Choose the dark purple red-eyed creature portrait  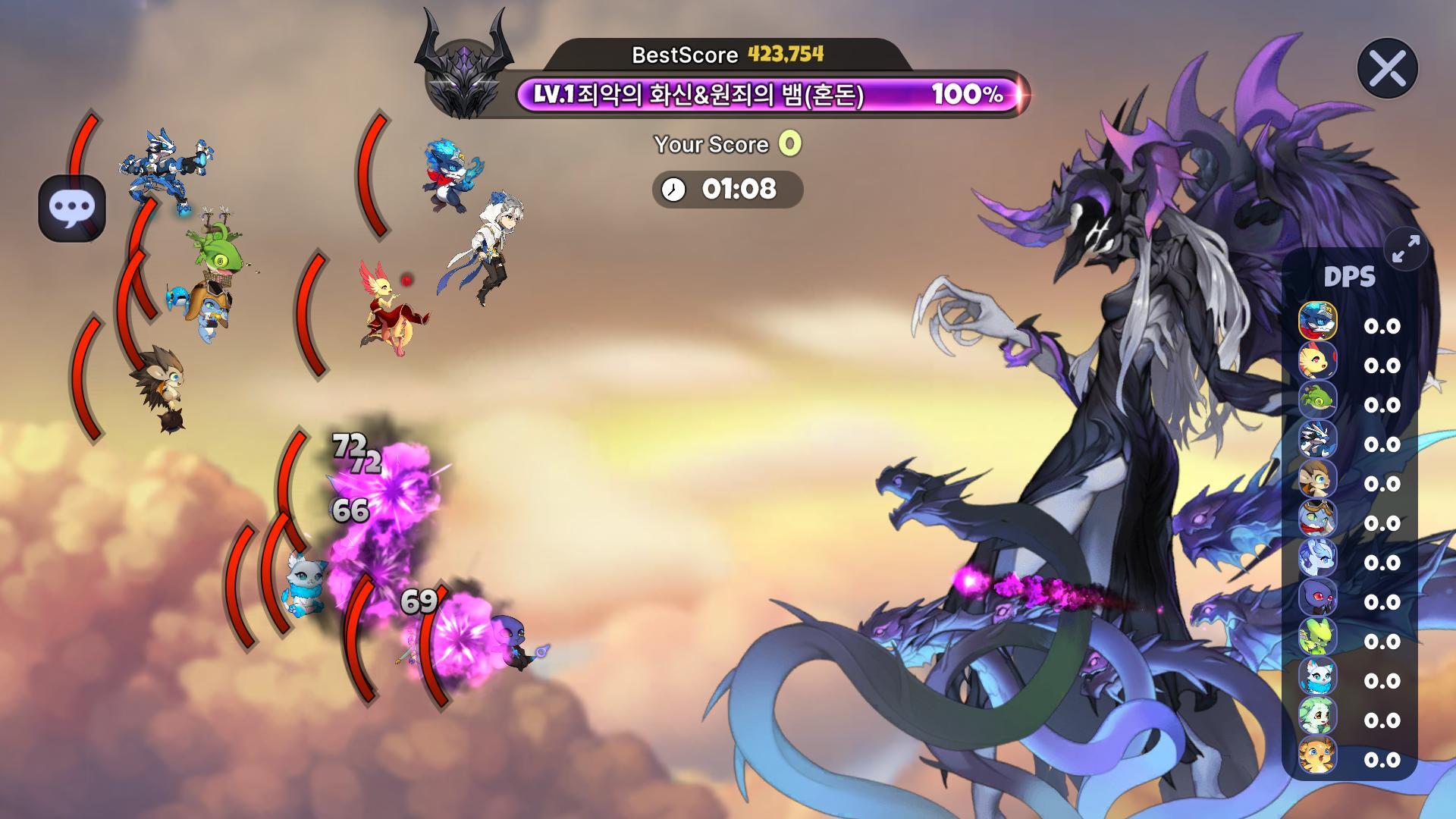pyautogui.click(x=1317, y=596)
